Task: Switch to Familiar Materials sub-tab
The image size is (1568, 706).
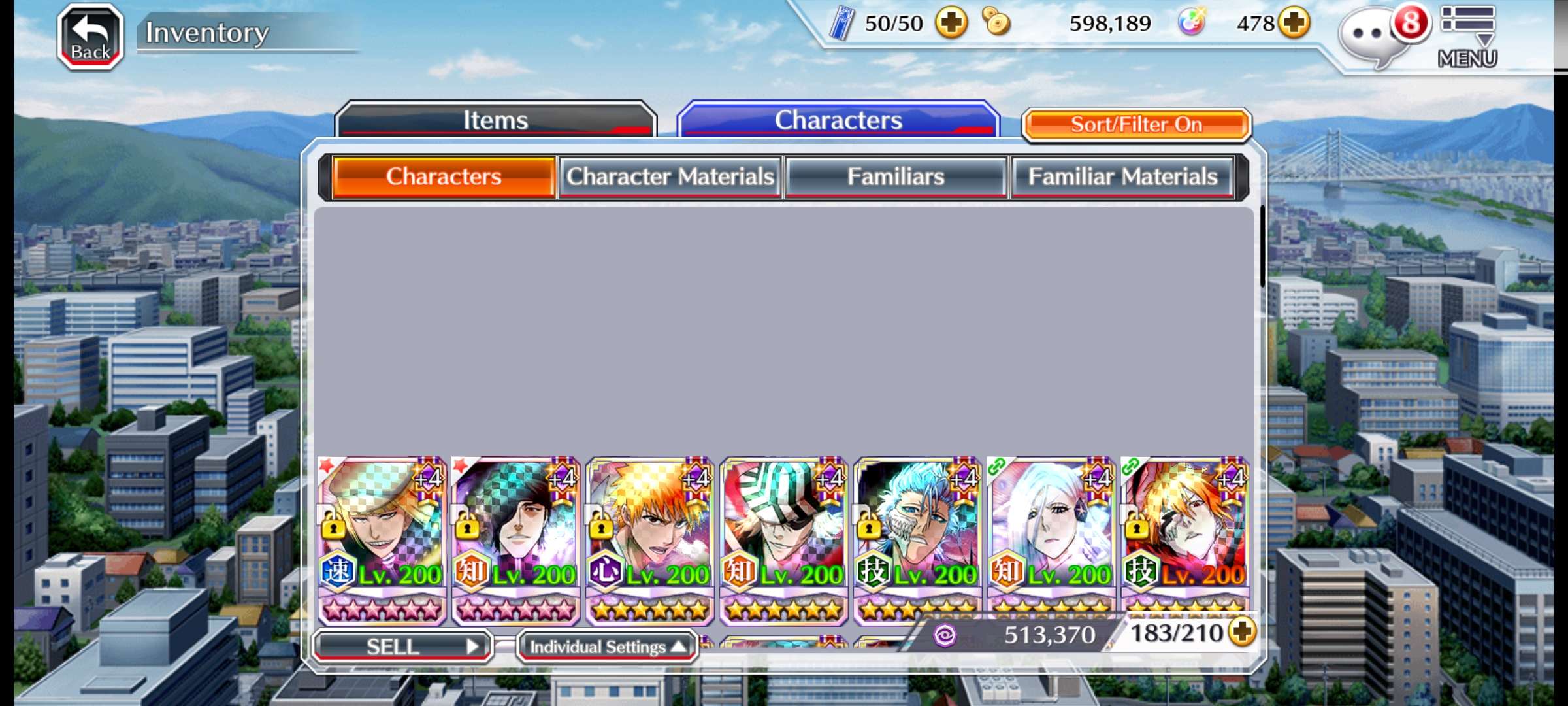Action: coord(1122,176)
